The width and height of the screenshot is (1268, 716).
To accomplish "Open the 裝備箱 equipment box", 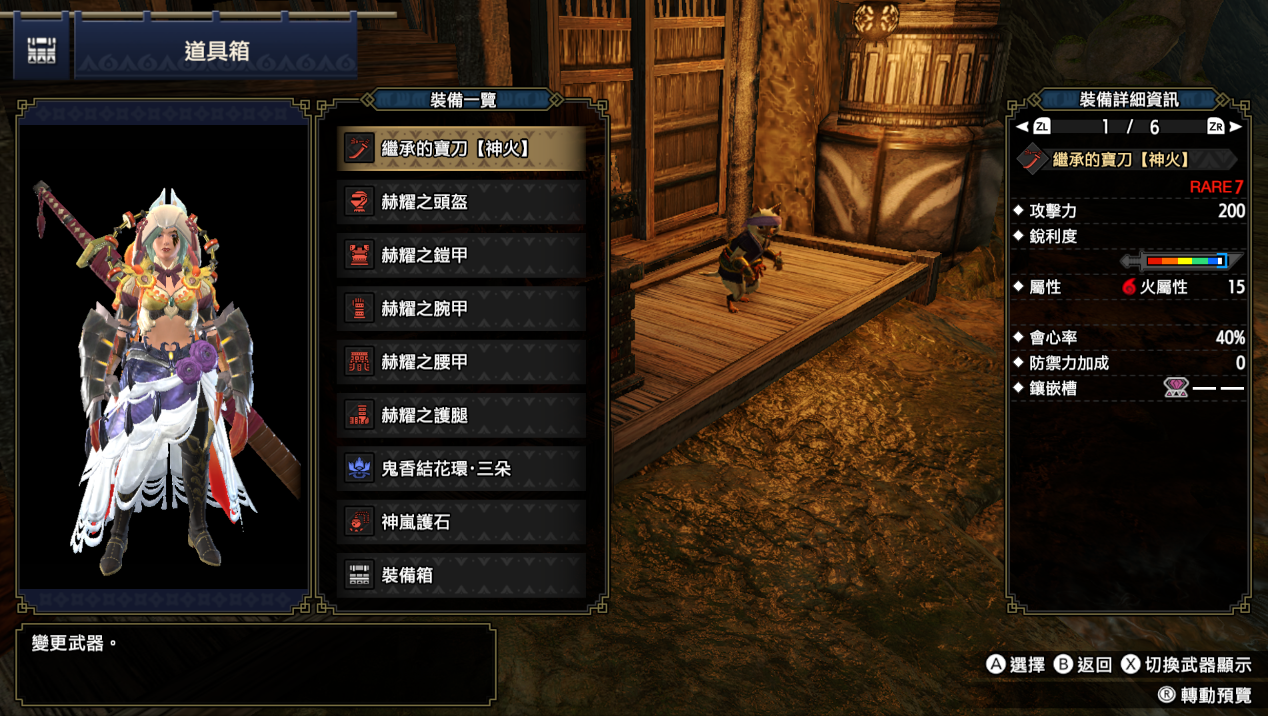I will 461,575.
